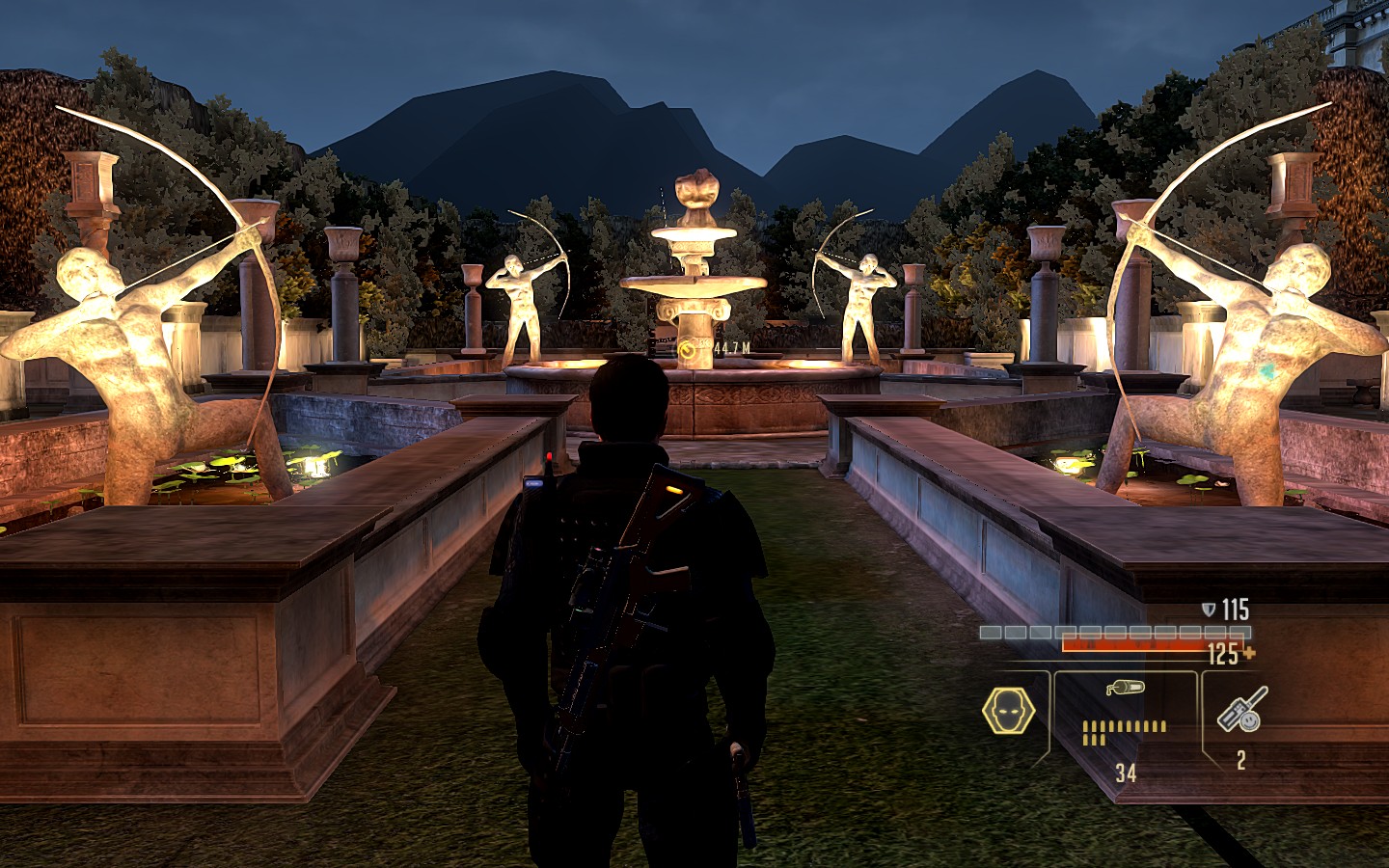Use the radio gadget with smiley icon
Image resolution: width=1389 pixels, height=868 pixels.
pos(1241,710)
